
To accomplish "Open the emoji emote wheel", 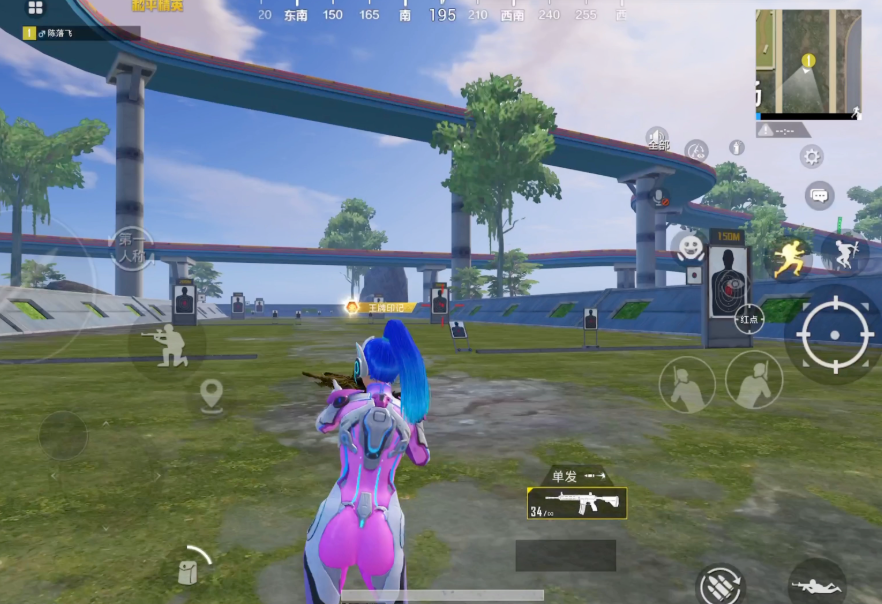I will click(689, 245).
